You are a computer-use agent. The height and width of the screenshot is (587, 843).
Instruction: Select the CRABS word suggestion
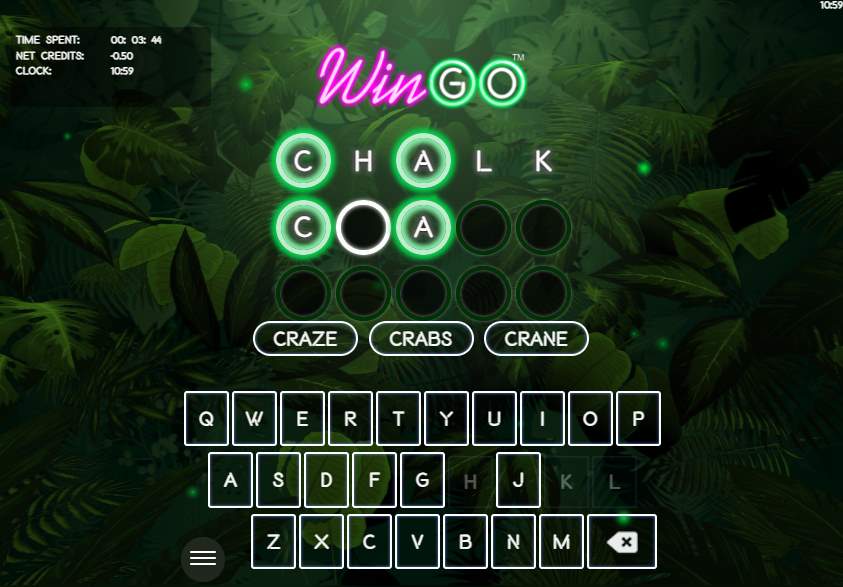pos(420,339)
